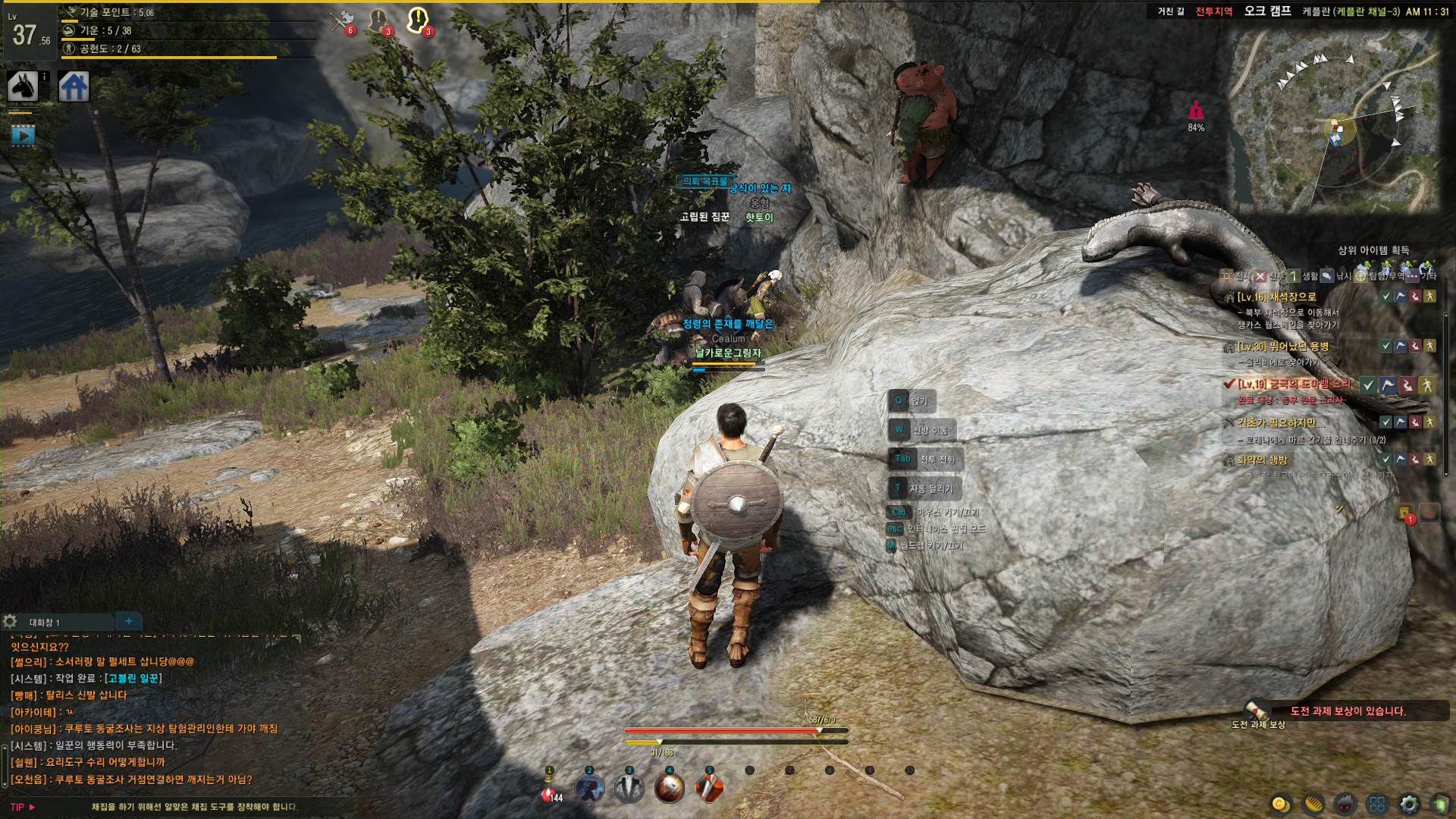
Task: Open the minimap
Action: click(x=1335, y=121)
